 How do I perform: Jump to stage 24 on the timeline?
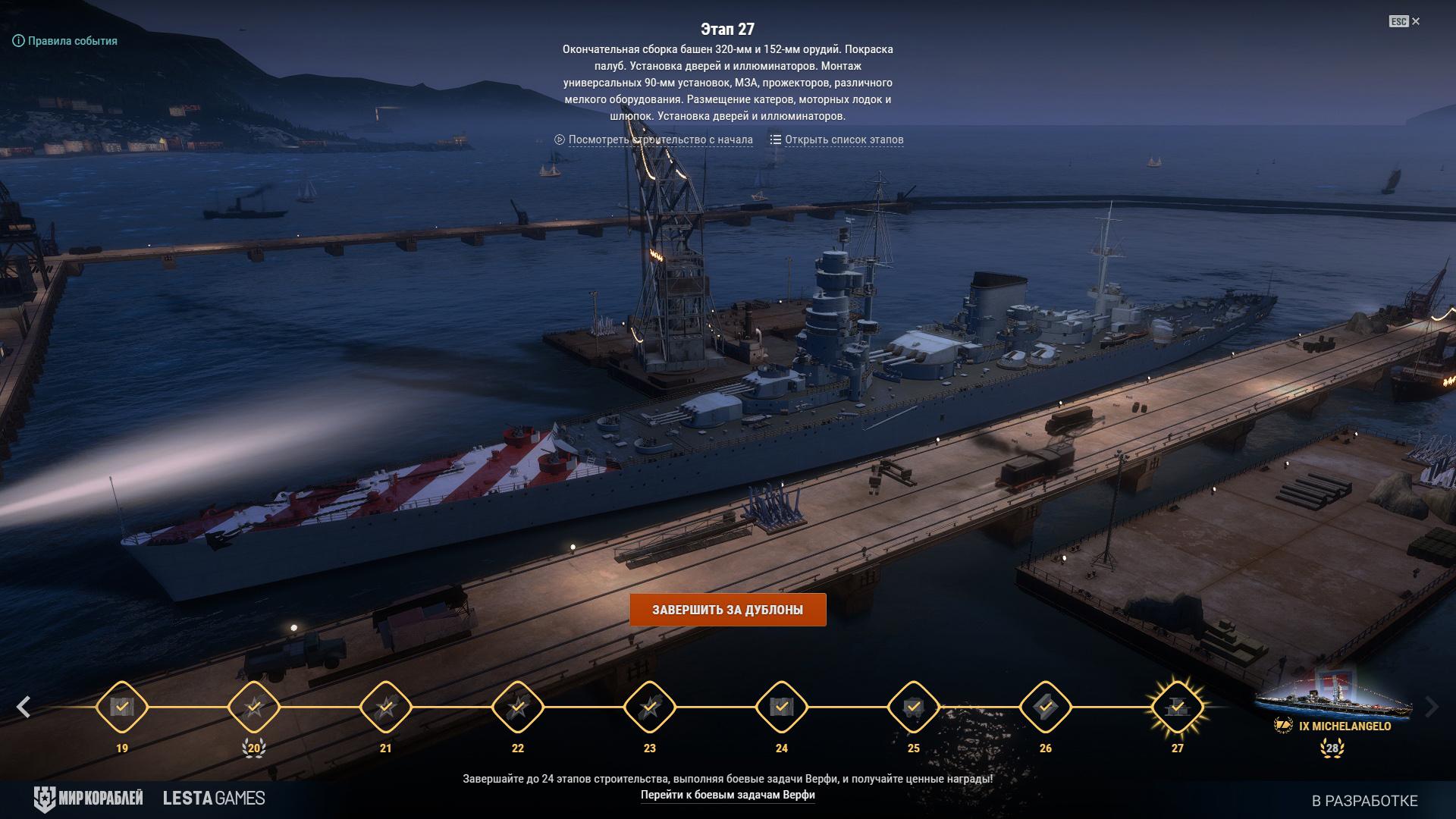(x=782, y=707)
